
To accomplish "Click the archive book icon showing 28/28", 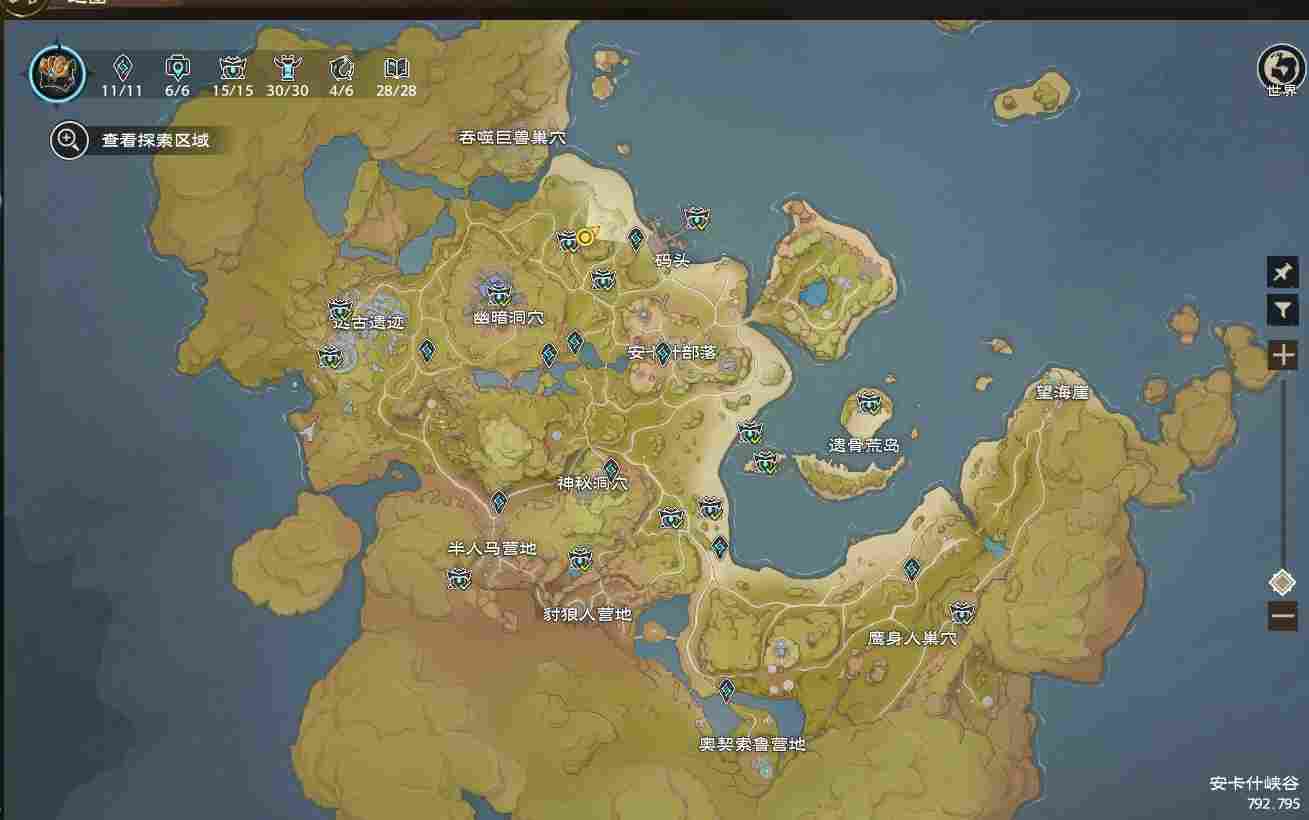I will pyautogui.click(x=396, y=67).
